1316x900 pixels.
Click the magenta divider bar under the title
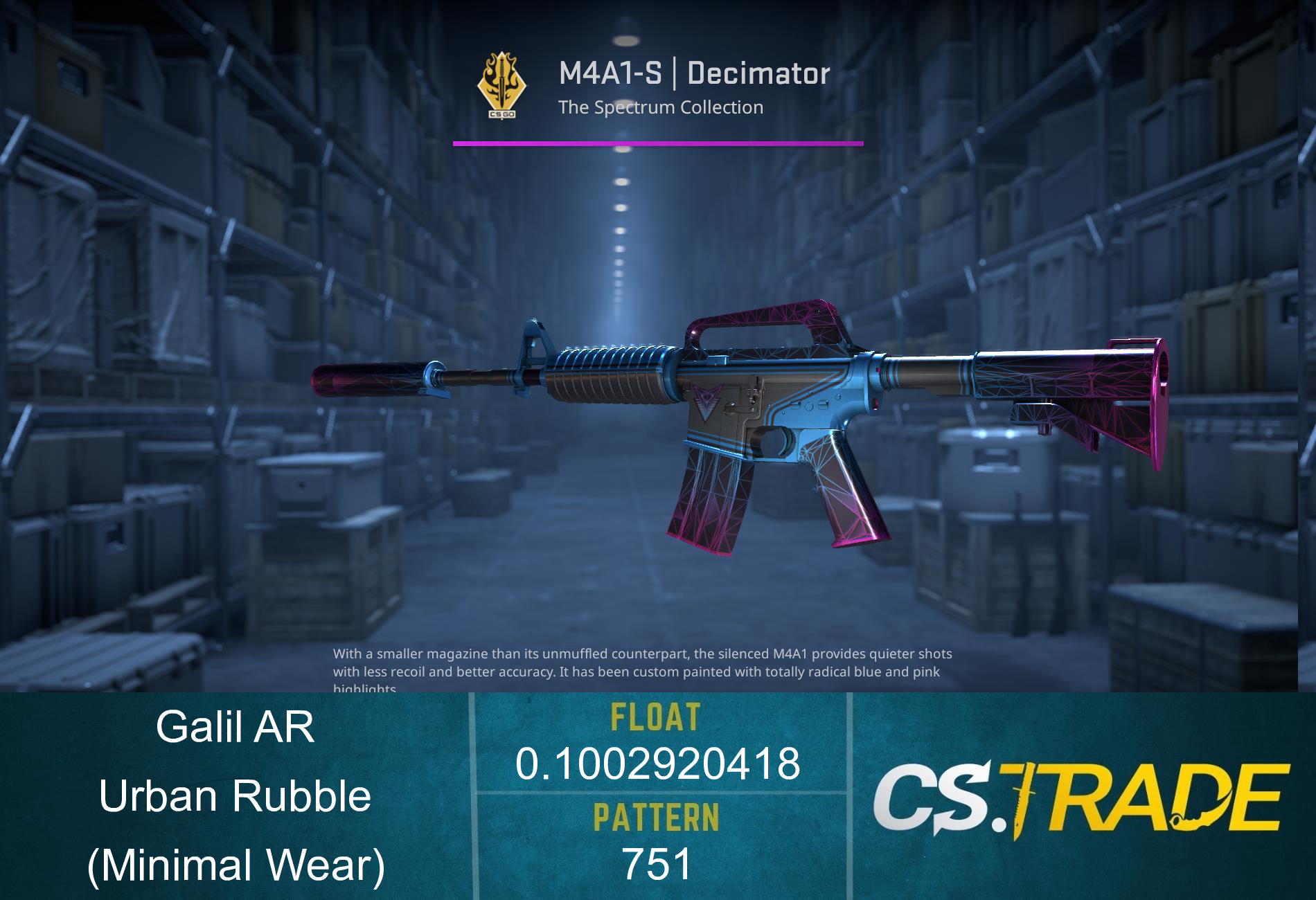click(658, 143)
